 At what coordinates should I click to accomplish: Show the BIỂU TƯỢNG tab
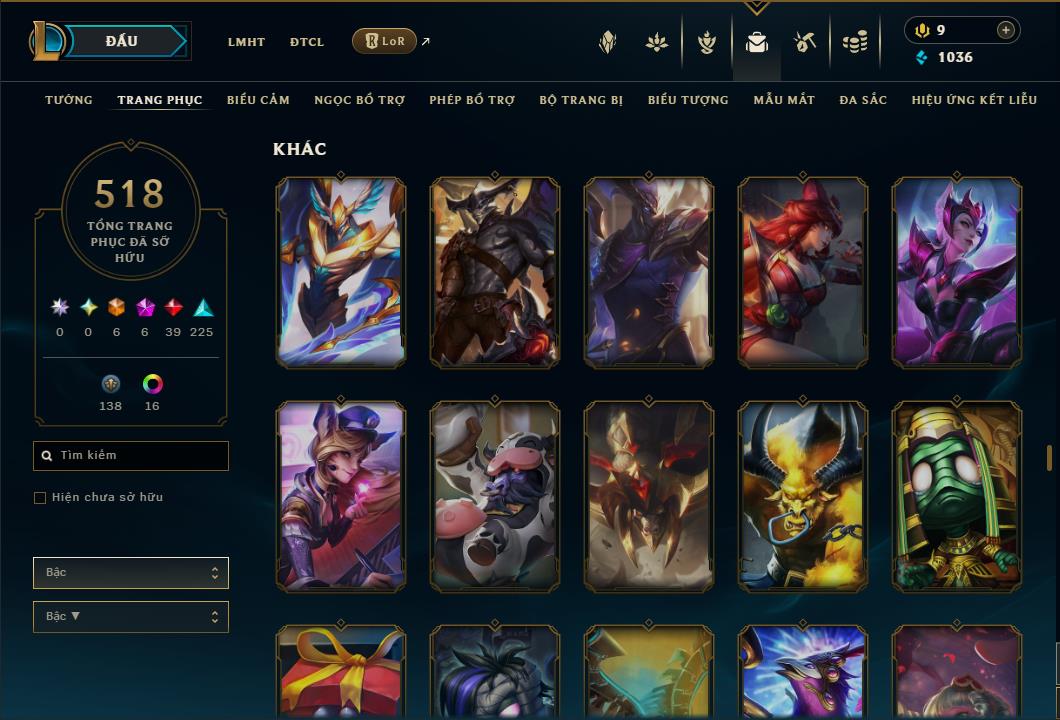pyautogui.click(x=688, y=100)
